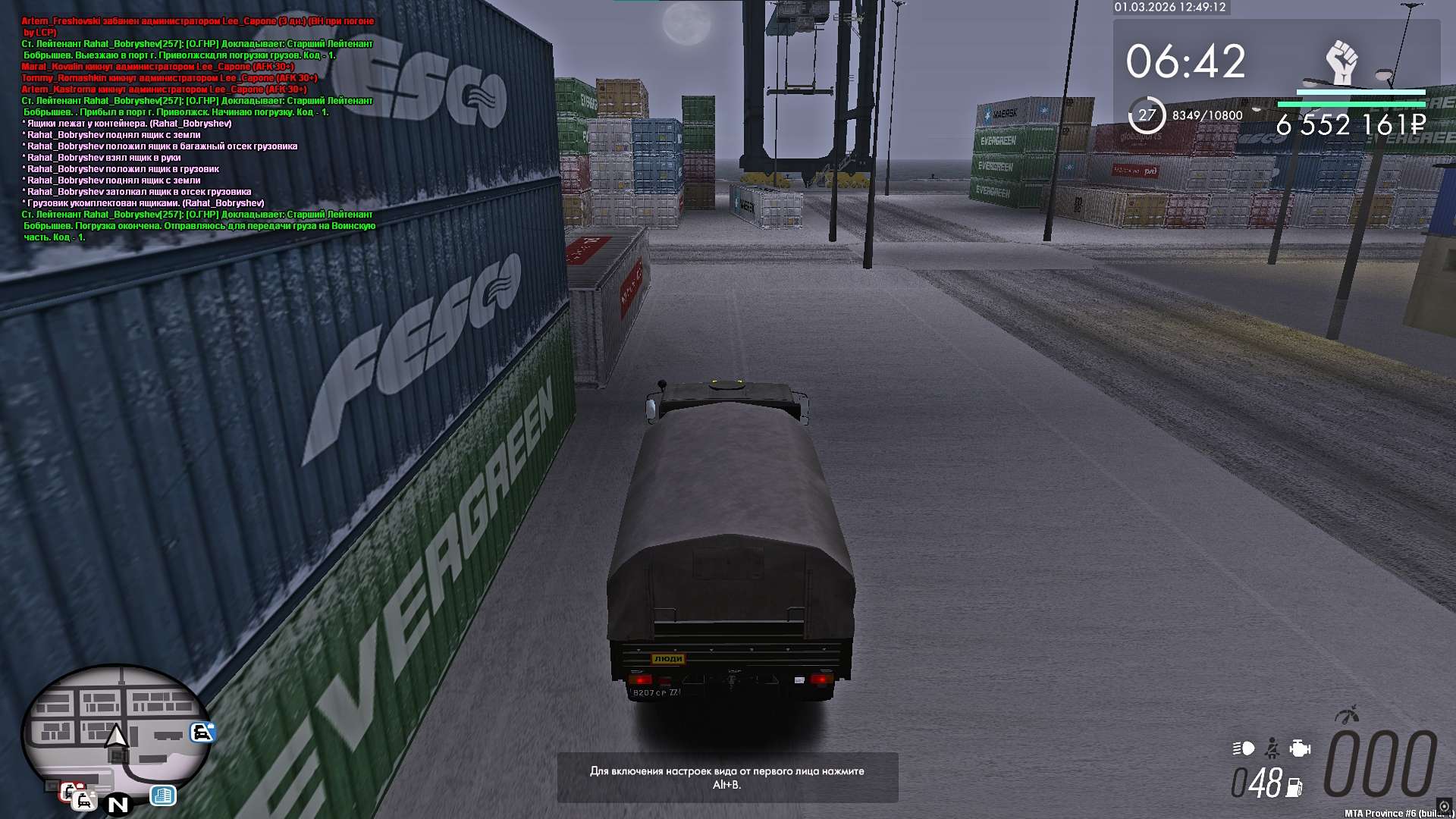Screen dimensions: 1456x819
Task: Click the North compass marker on minimap
Action: [x=118, y=805]
